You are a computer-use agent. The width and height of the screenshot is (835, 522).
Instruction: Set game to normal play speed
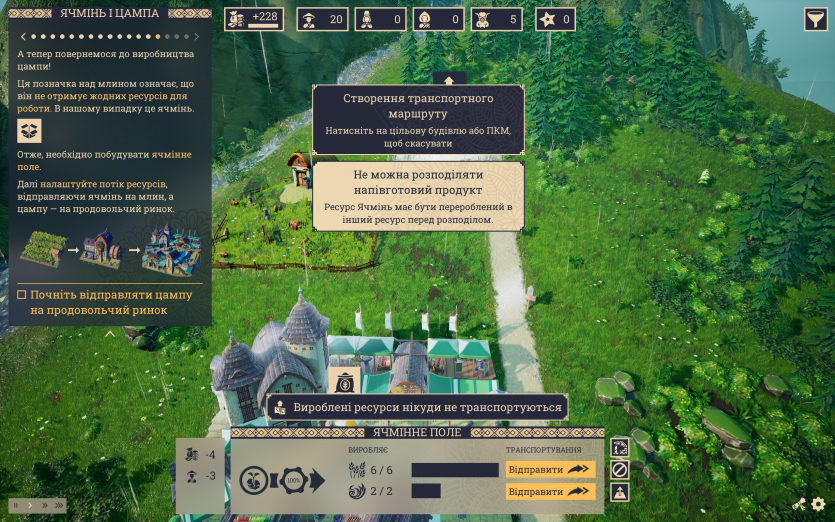29,505
